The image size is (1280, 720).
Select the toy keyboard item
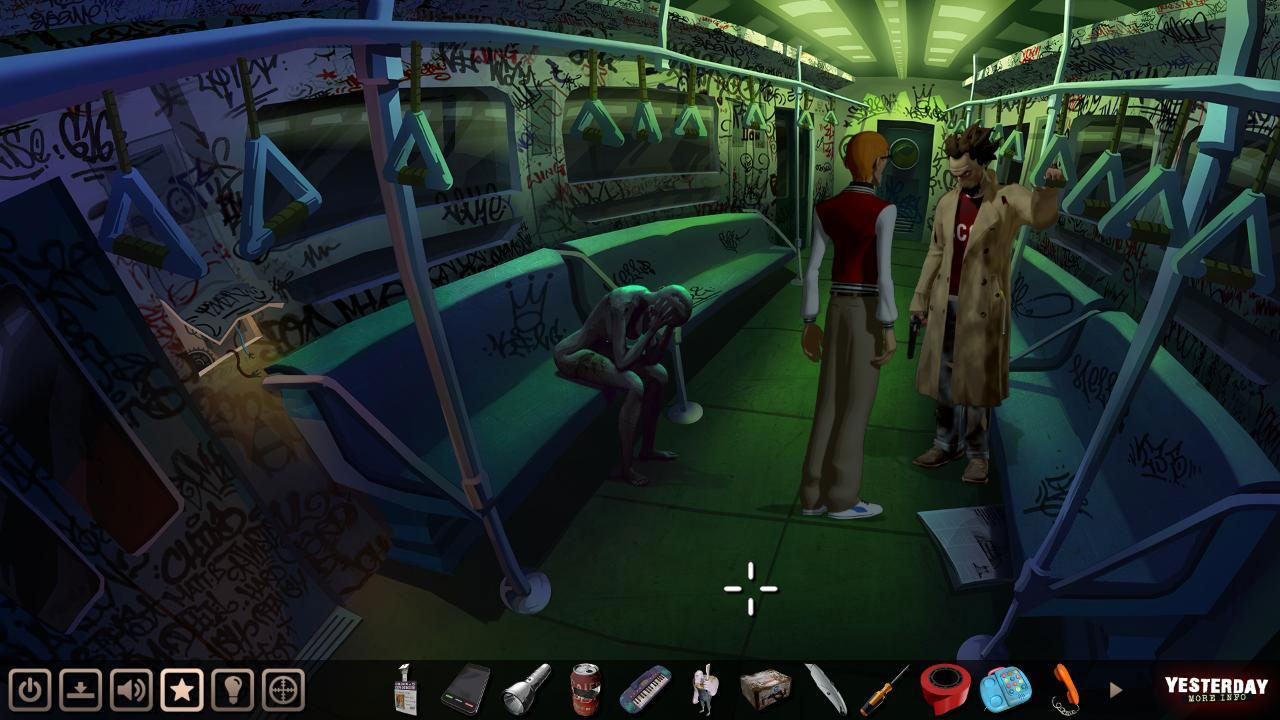point(644,689)
